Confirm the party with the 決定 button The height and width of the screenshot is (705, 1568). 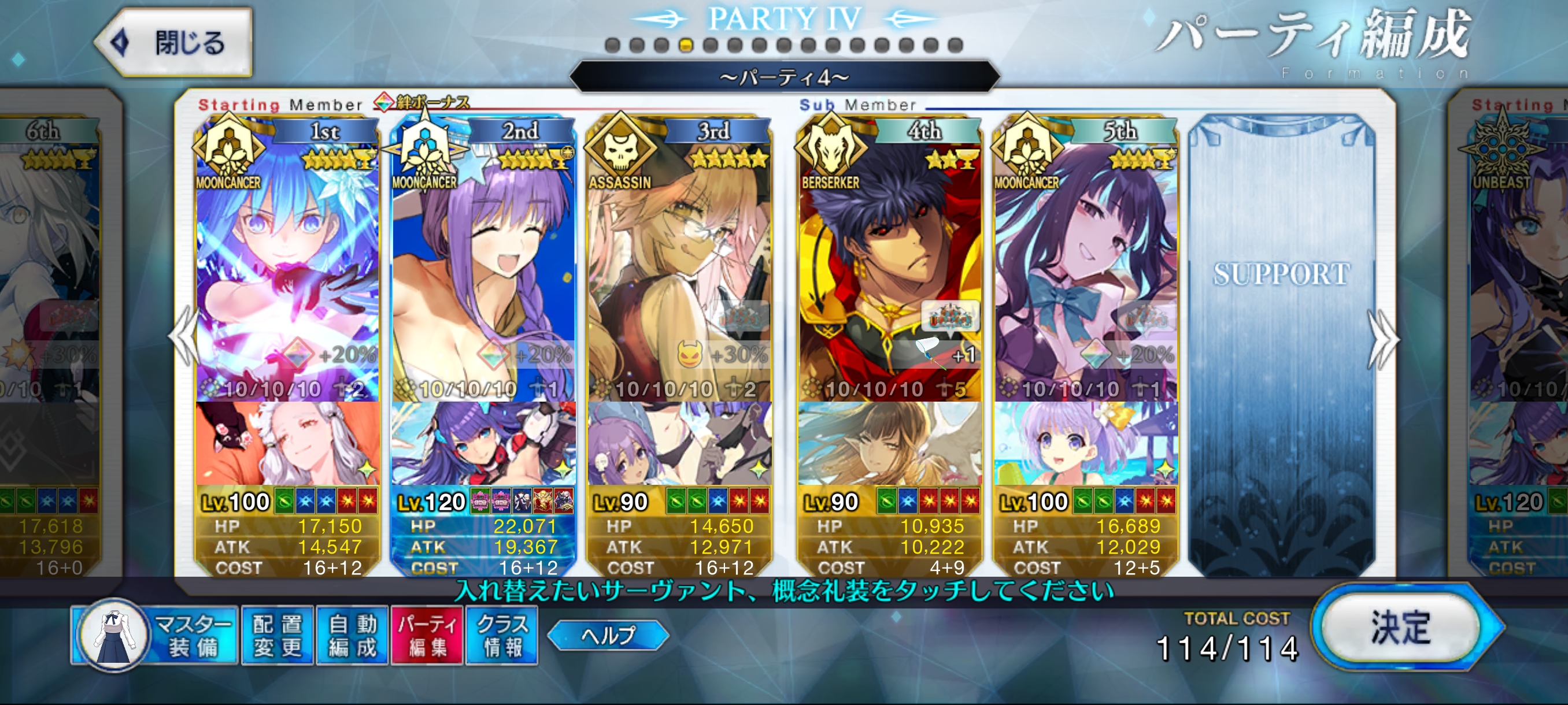tap(1400, 627)
